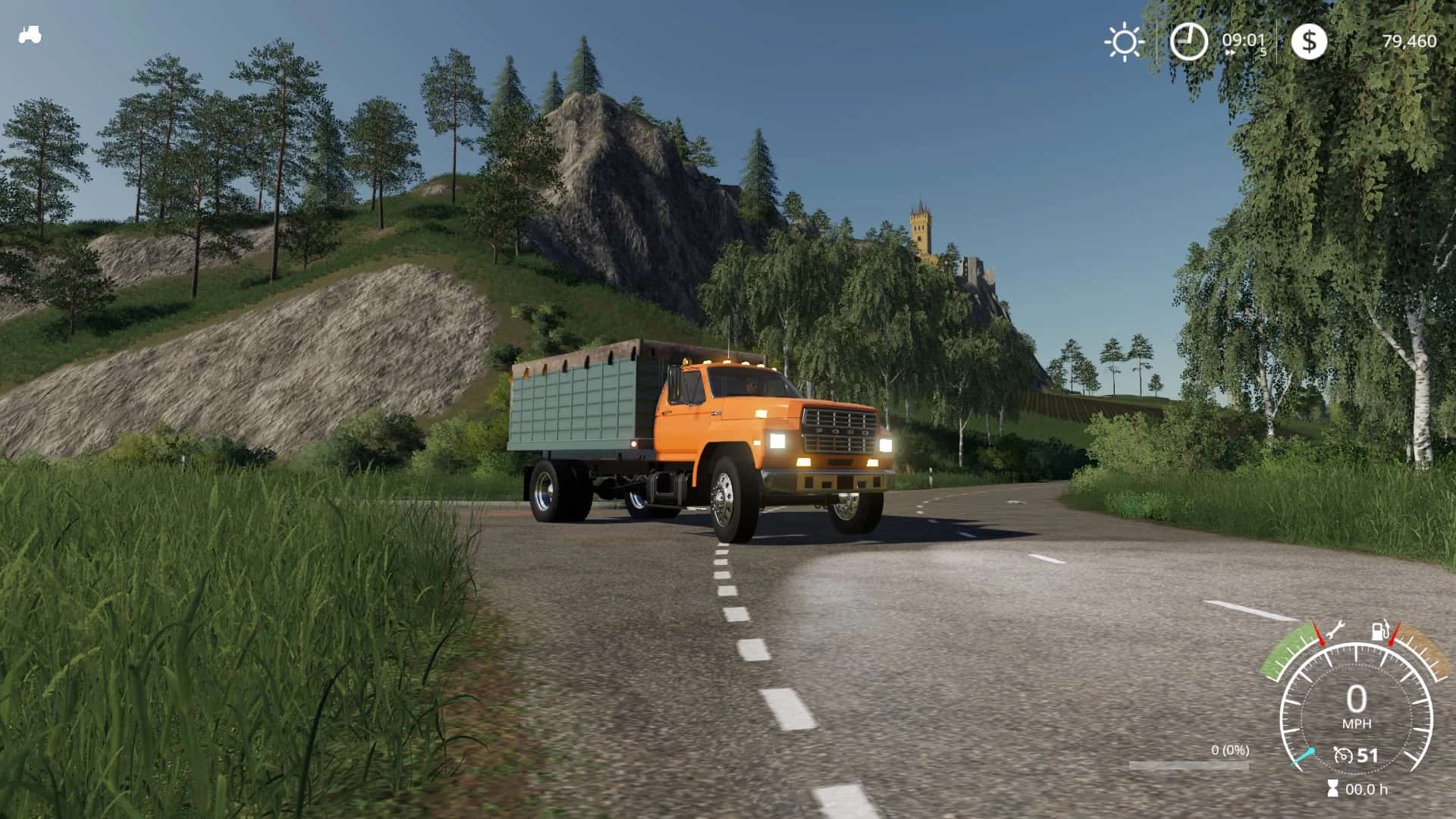Open the clock time icon
The width and height of the screenshot is (1456, 819).
pos(1188,41)
